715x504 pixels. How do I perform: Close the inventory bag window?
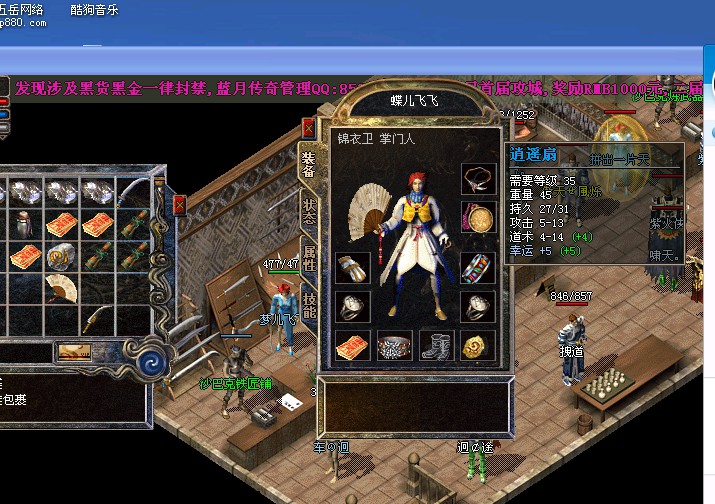[180, 205]
